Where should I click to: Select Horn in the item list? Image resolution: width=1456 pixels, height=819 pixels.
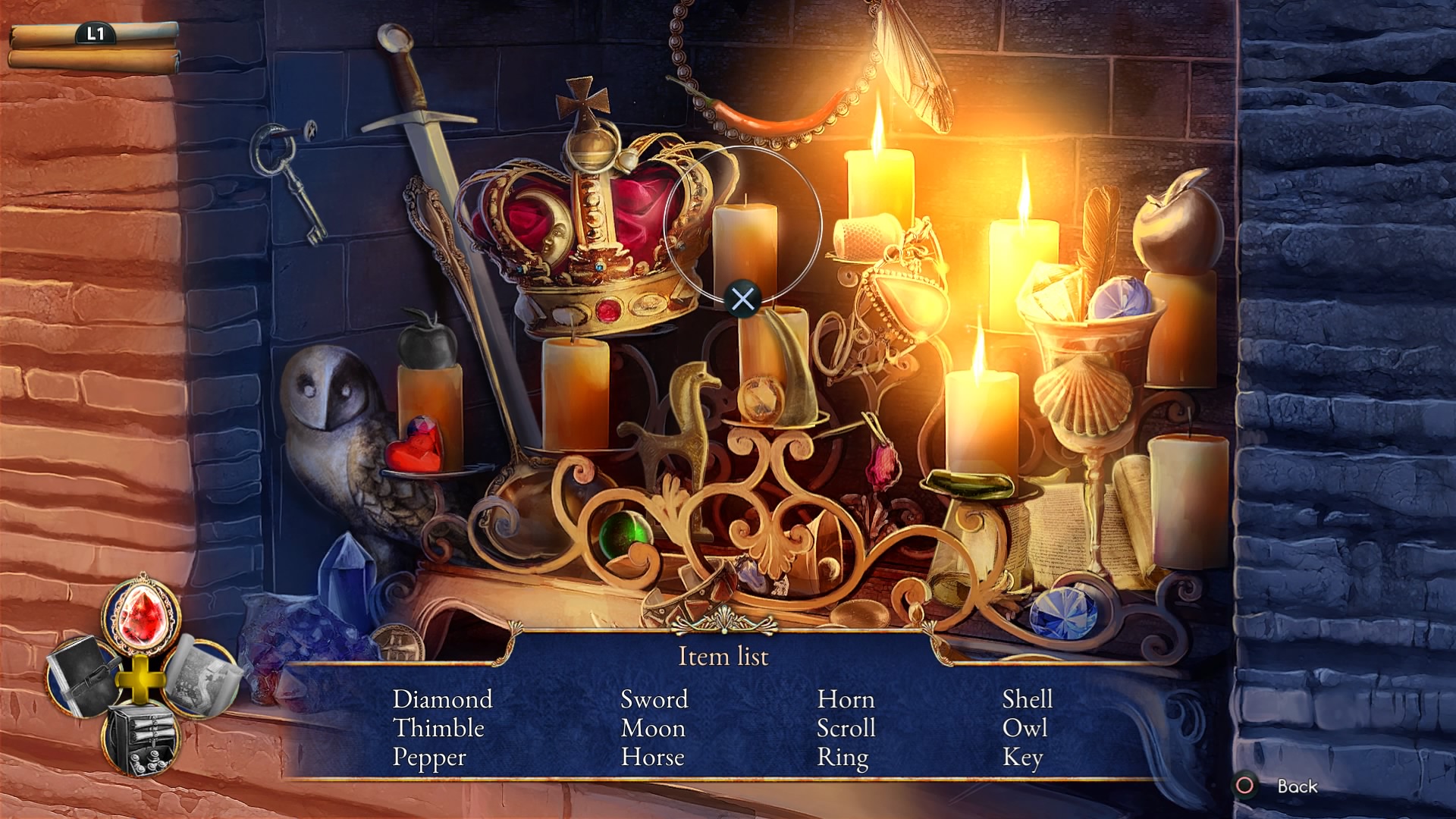[x=846, y=699]
